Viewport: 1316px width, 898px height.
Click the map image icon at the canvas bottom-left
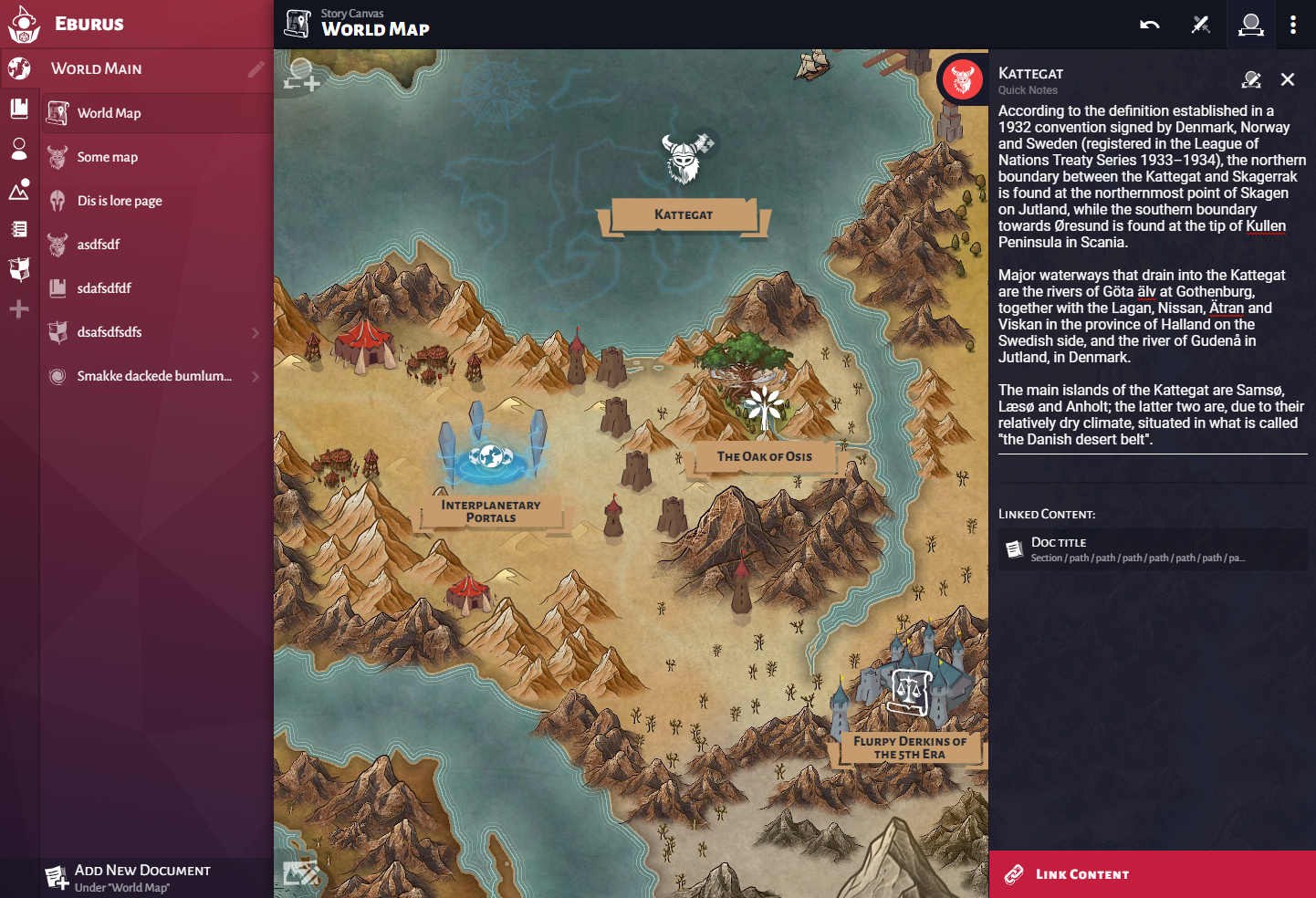301,873
